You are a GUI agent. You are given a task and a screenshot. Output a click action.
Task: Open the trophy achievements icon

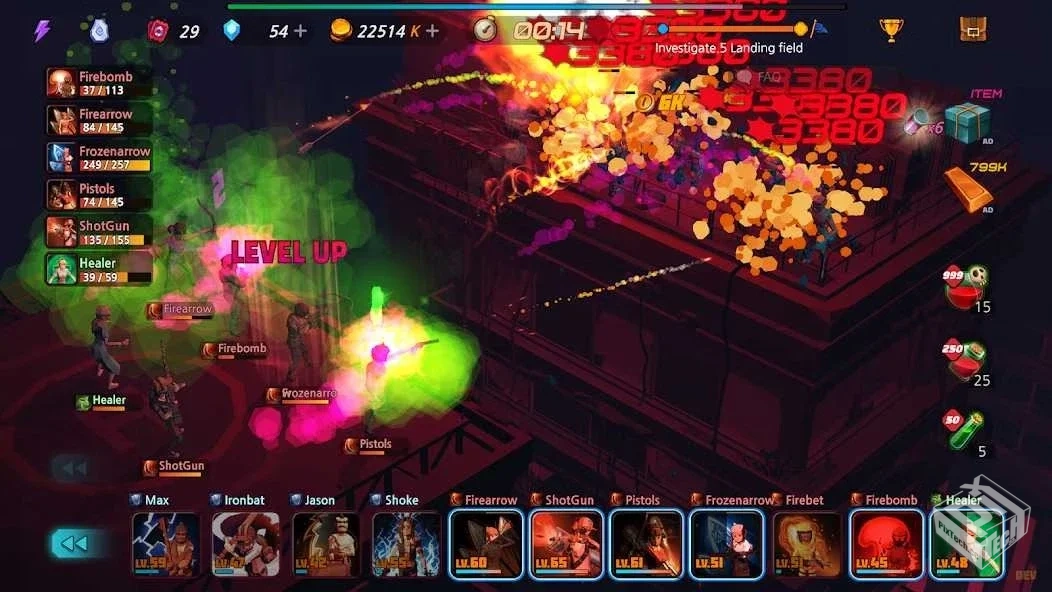891,30
